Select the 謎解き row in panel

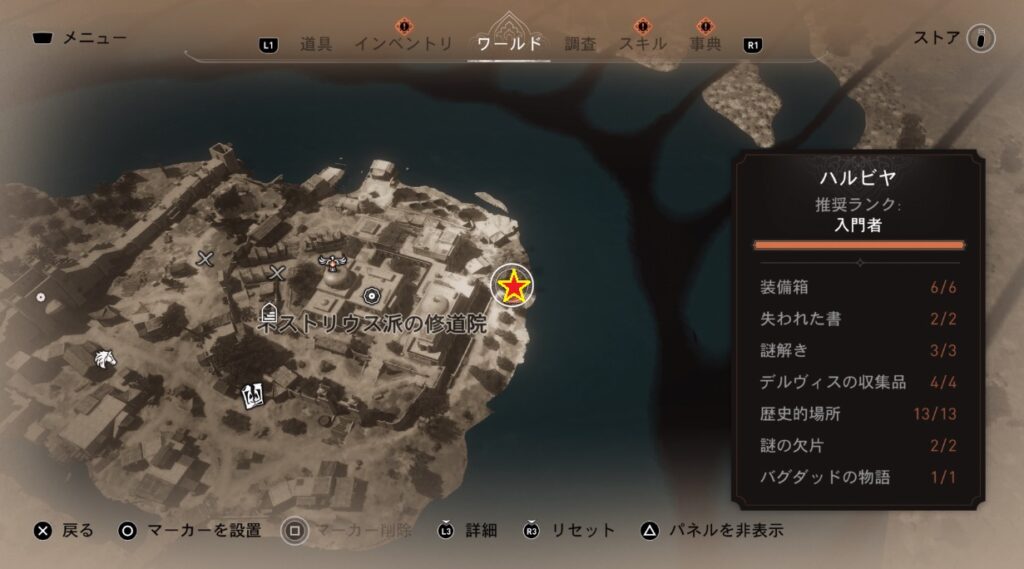coord(858,351)
